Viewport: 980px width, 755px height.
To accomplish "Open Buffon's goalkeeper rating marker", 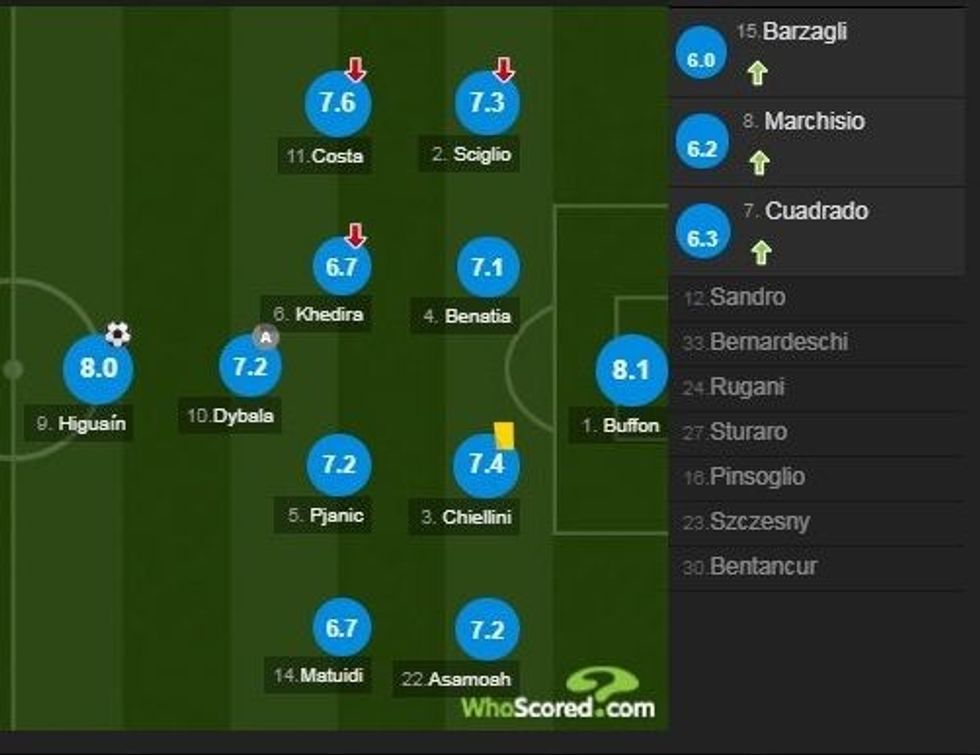I will coord(631,370).
